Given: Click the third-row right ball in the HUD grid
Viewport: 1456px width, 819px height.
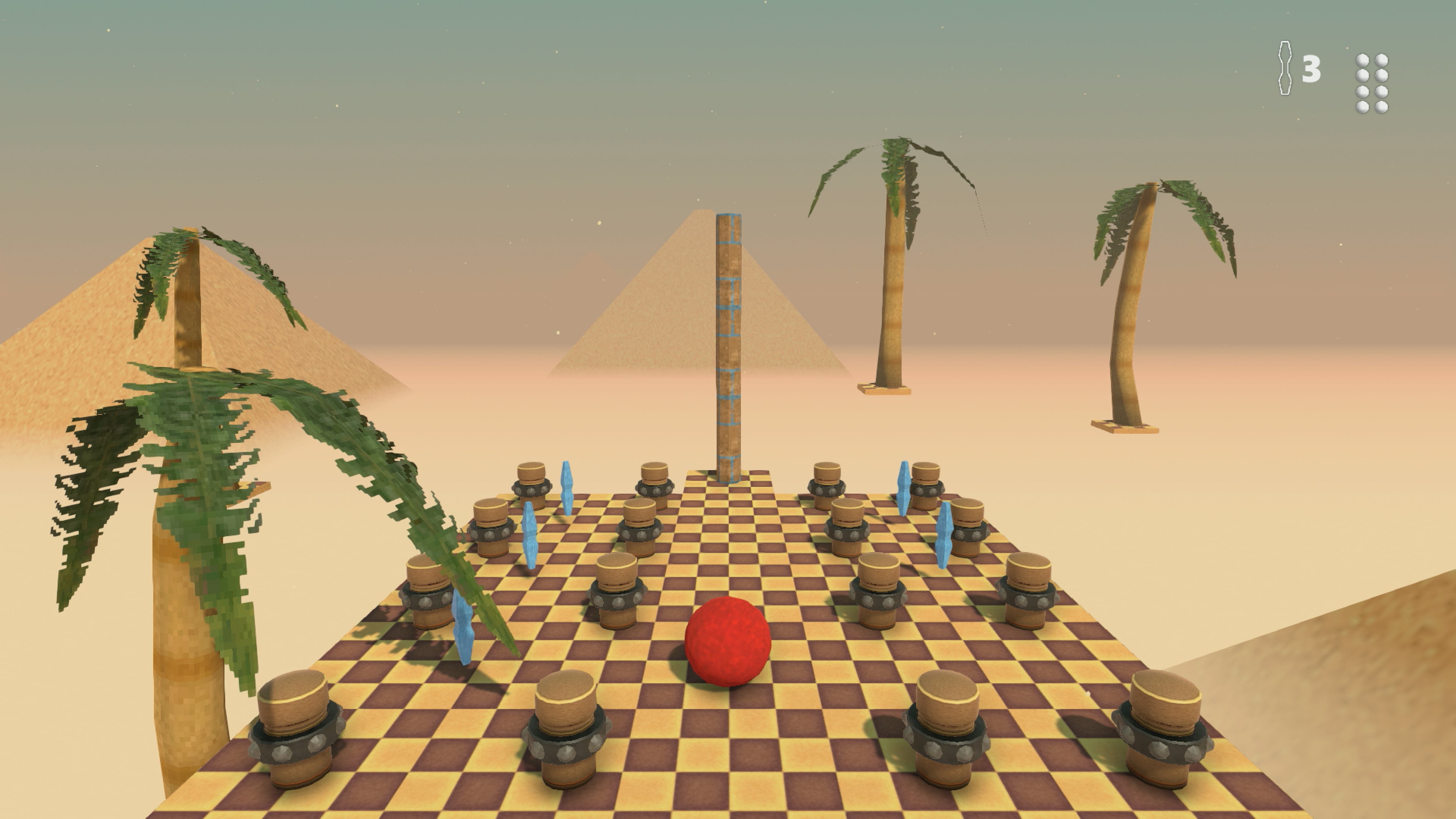Looking at the screenshot, I should [x=1381, y=91].
